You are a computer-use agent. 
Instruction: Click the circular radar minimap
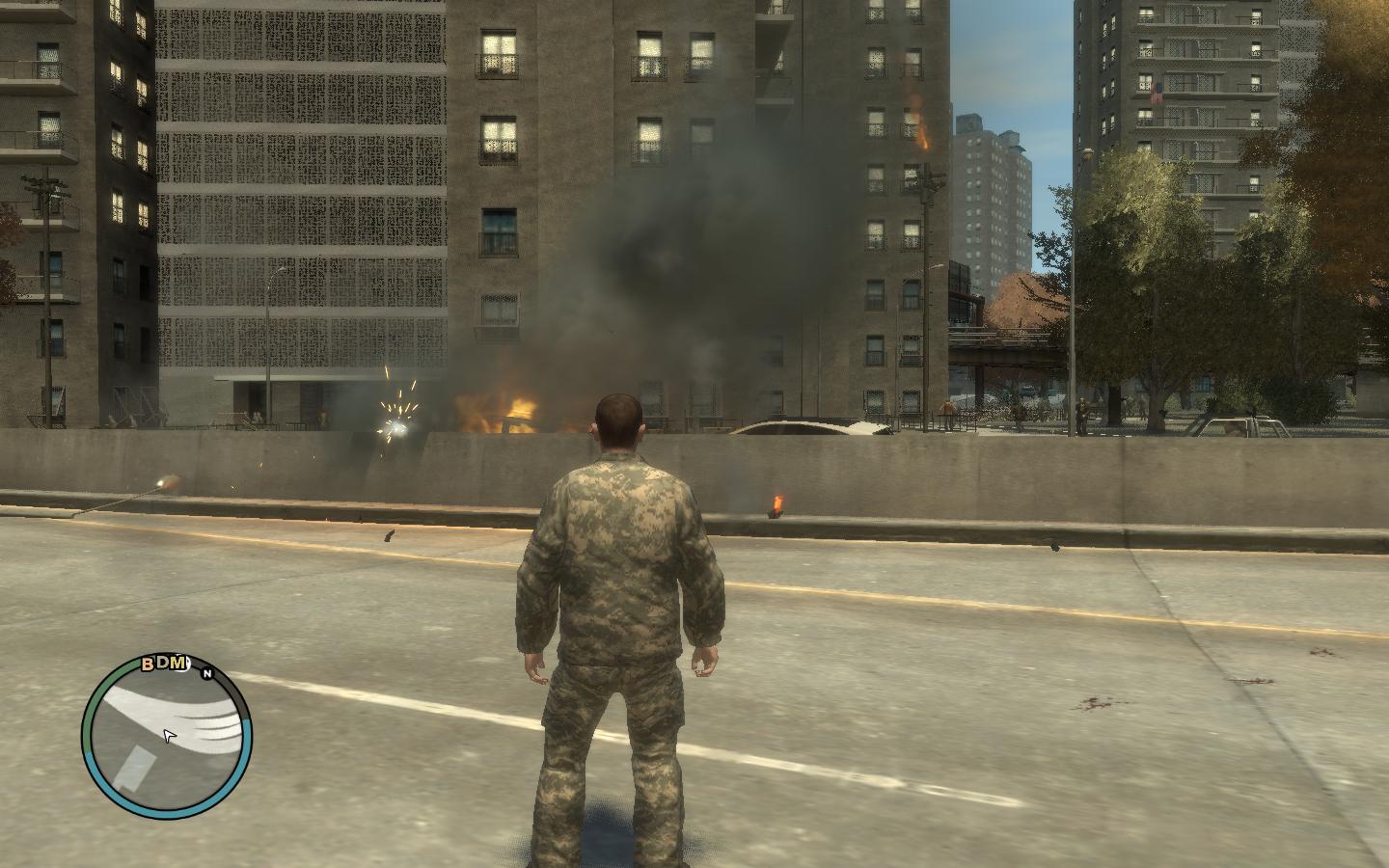point(167,739)
